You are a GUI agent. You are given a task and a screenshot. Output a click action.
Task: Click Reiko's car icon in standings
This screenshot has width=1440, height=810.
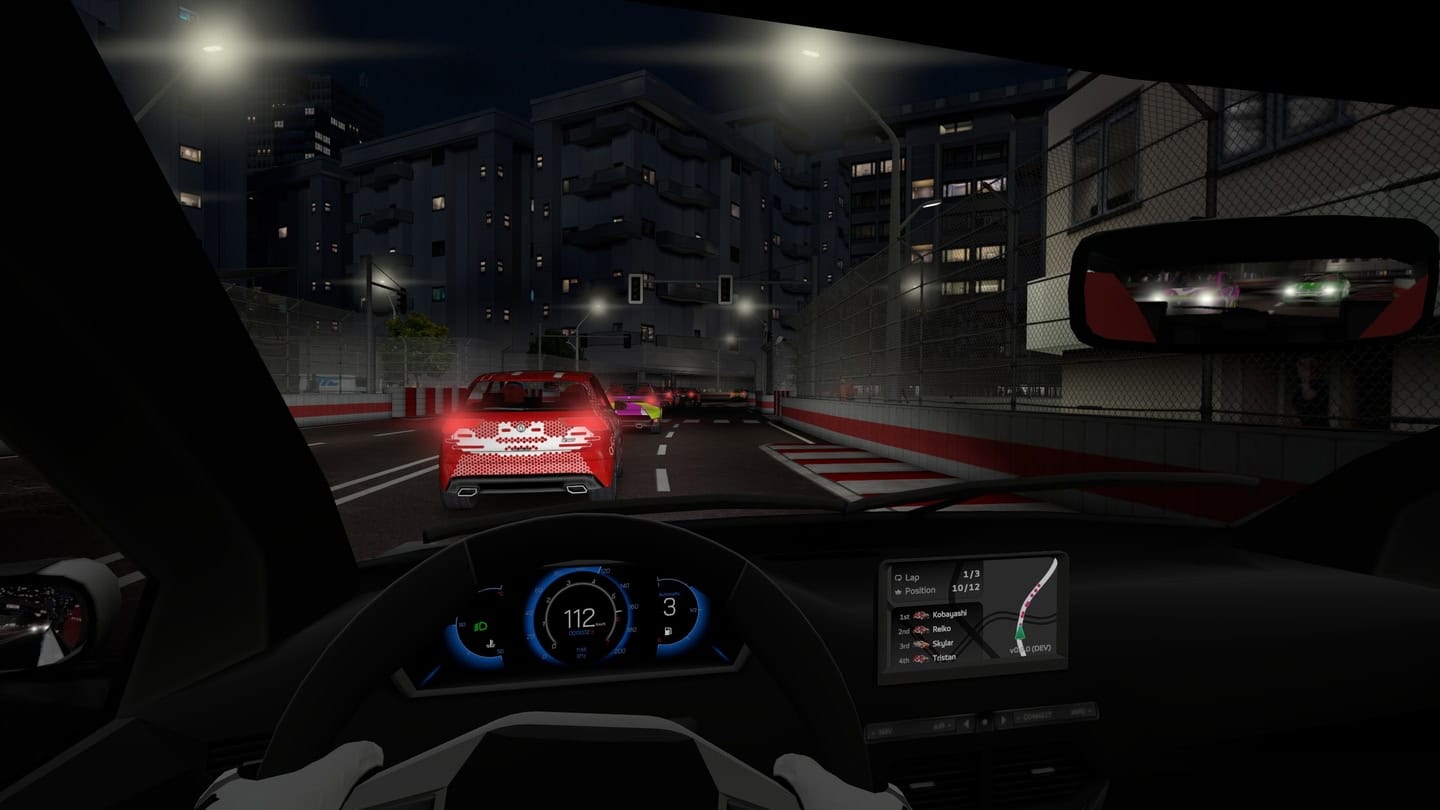pos(920,629)
